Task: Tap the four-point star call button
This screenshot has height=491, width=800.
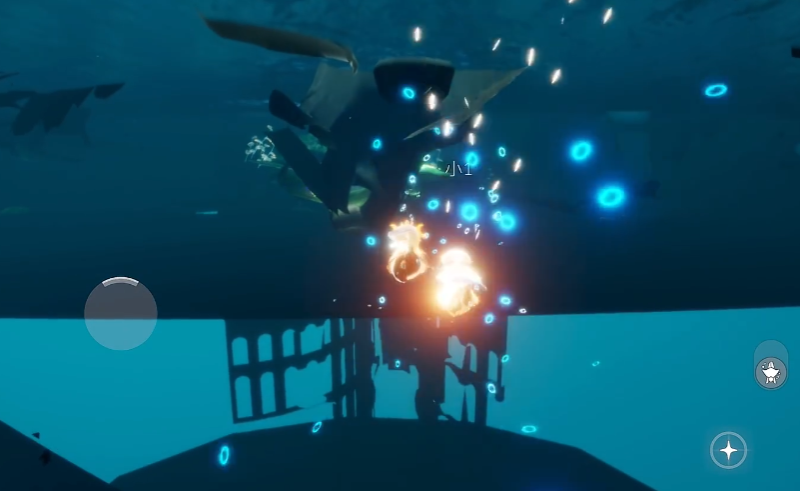Action: click(x=728, y=451)
